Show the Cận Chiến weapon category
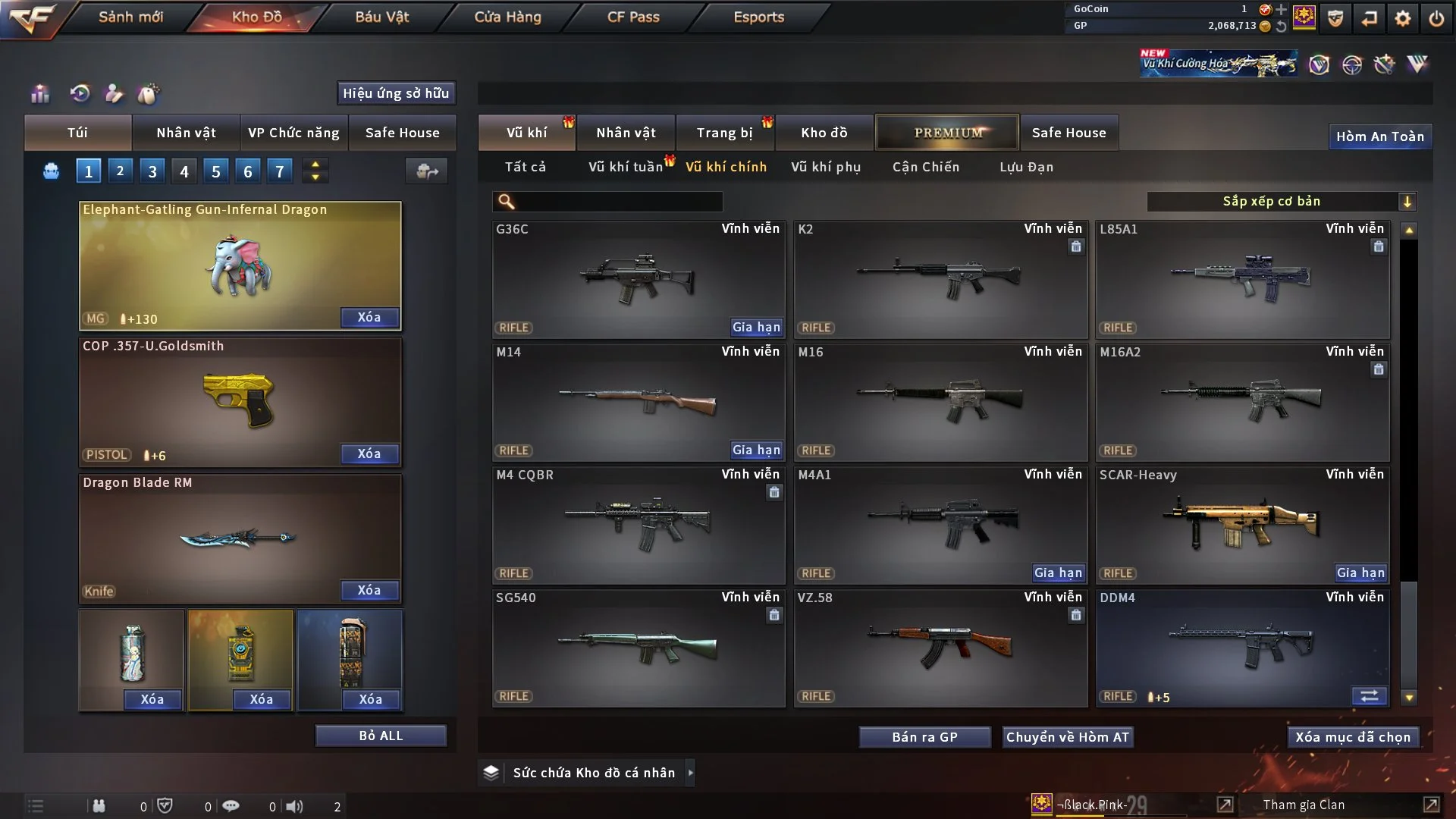 [x=926, y=167]
